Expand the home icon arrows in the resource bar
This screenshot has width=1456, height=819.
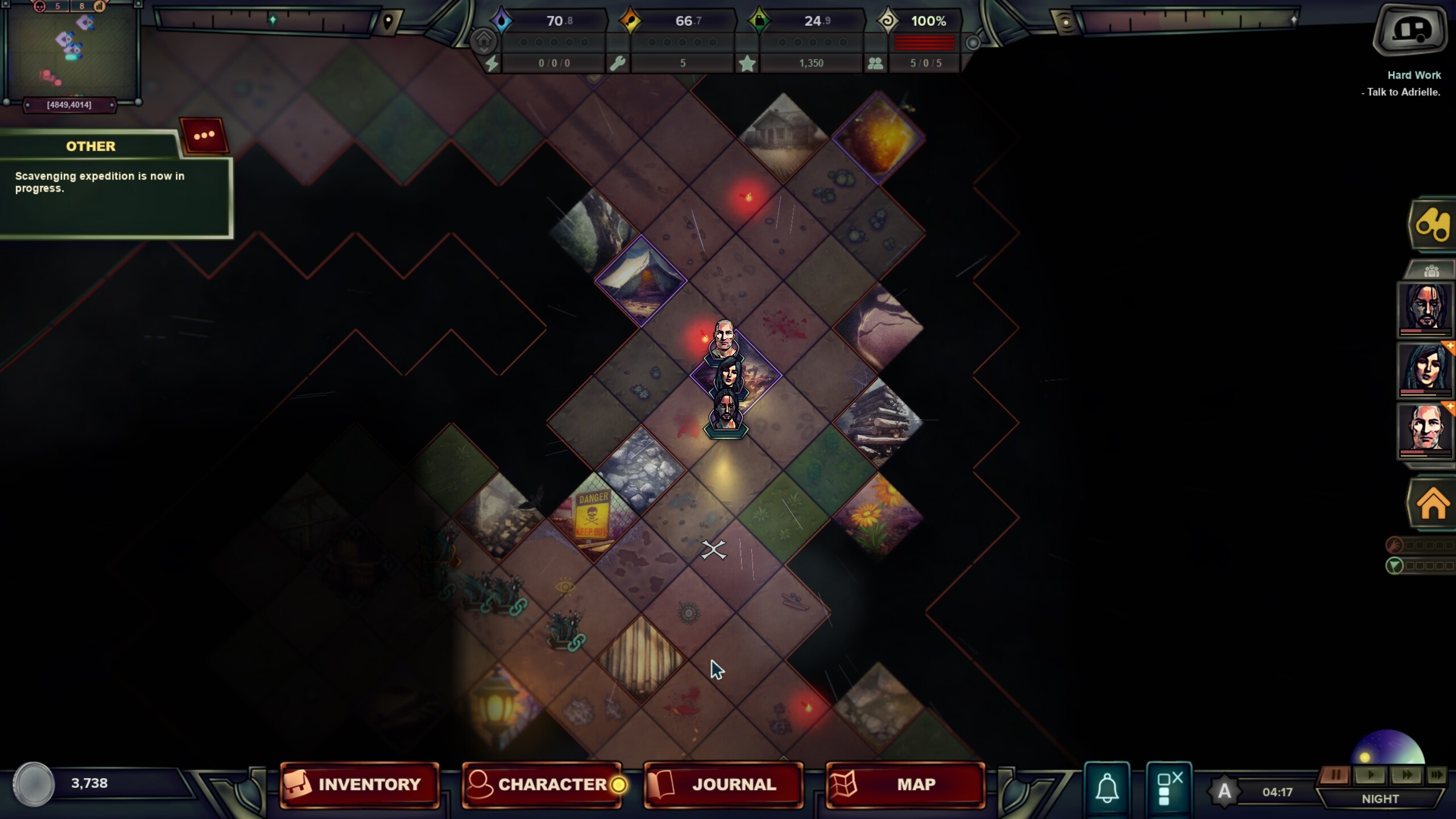point(483,40)
